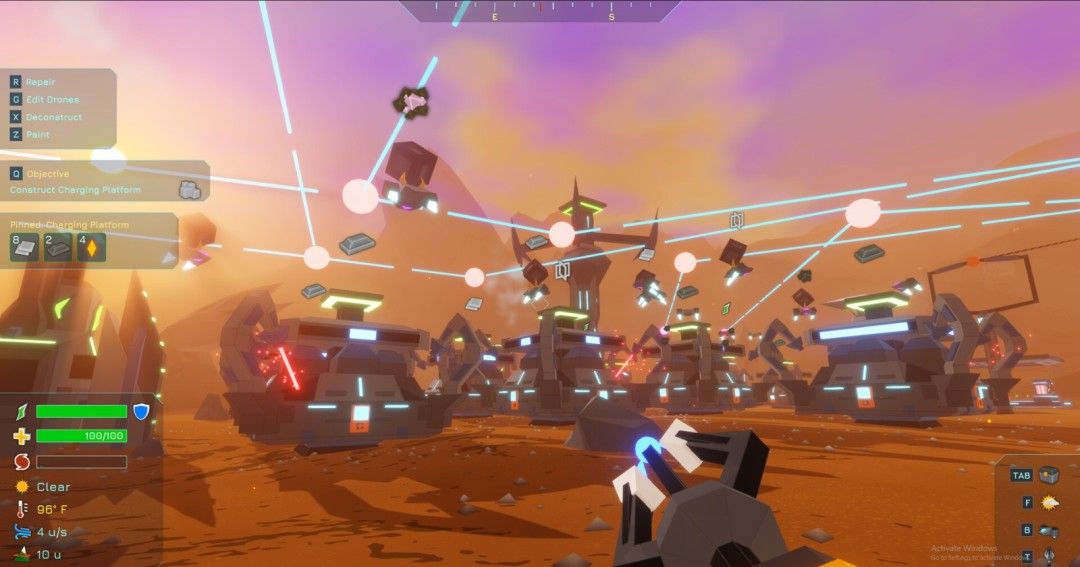This screenshot has height=567, width=1080.
Task: Select the pinned orange crystal slot showing 4
Action: (90, 246)
